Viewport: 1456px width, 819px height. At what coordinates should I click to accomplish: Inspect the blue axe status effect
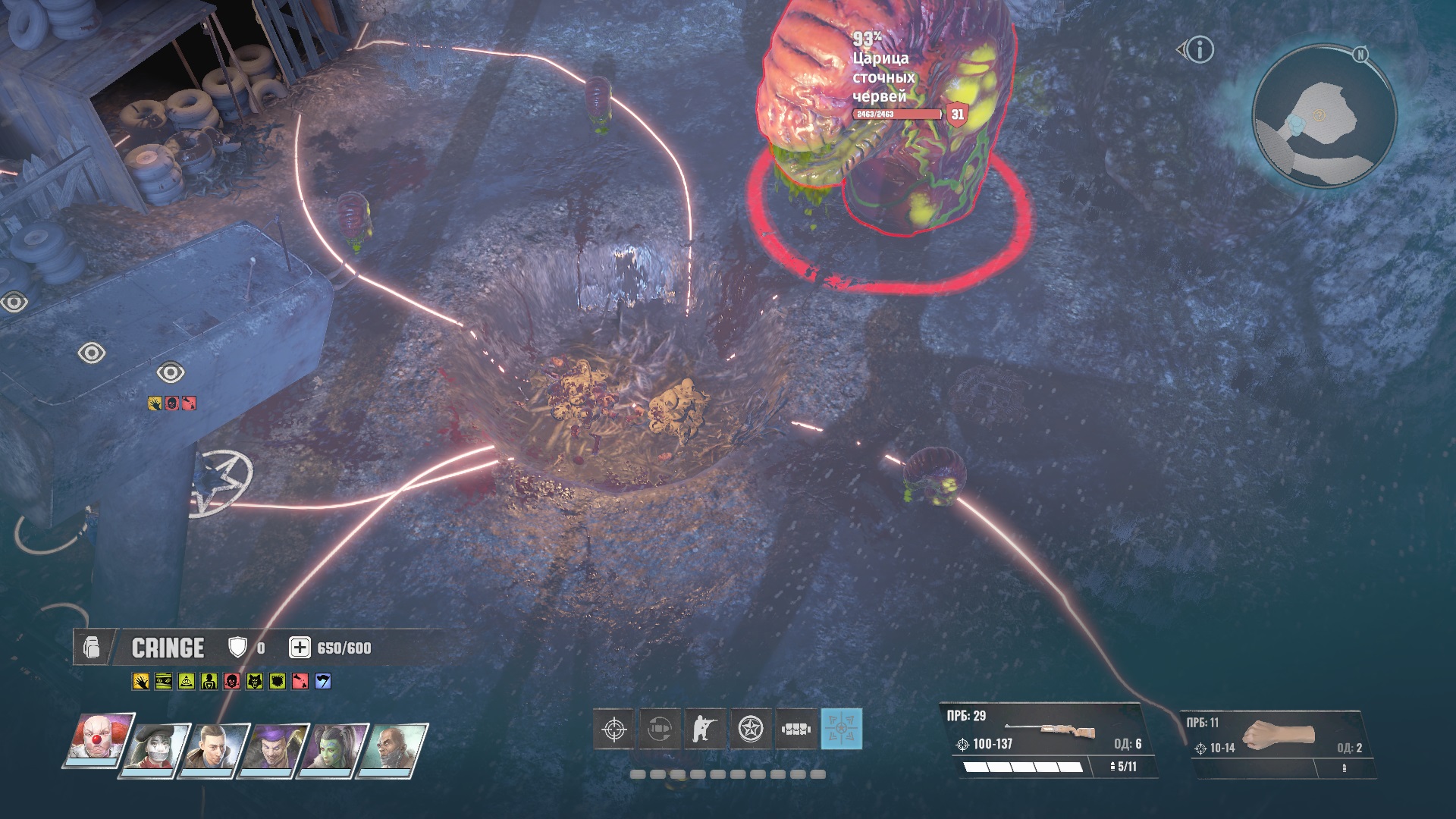tap(323, 682)
